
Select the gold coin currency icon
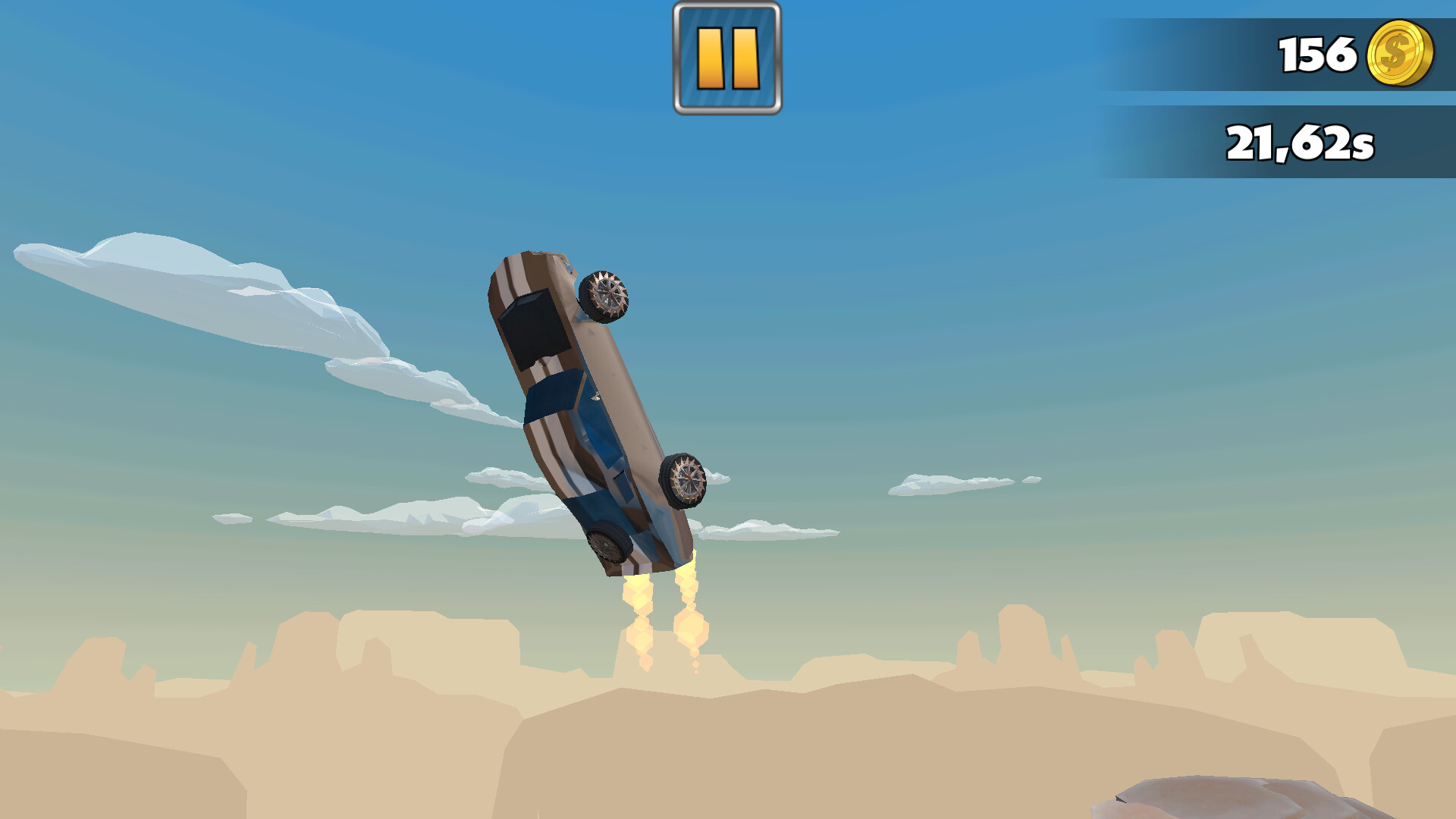[x=1401, y=53]
